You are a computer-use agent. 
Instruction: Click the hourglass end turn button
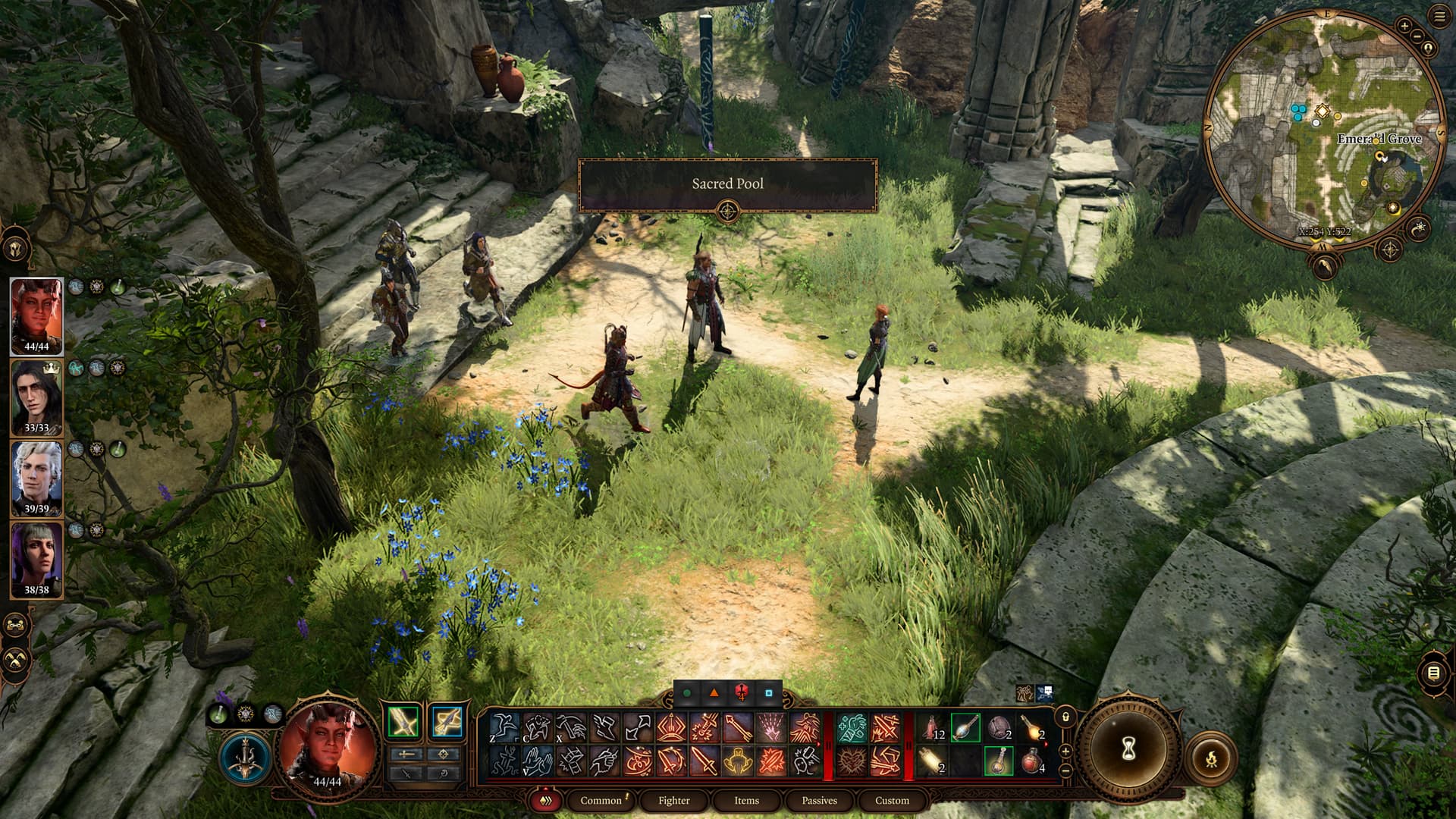[1128, 749]
